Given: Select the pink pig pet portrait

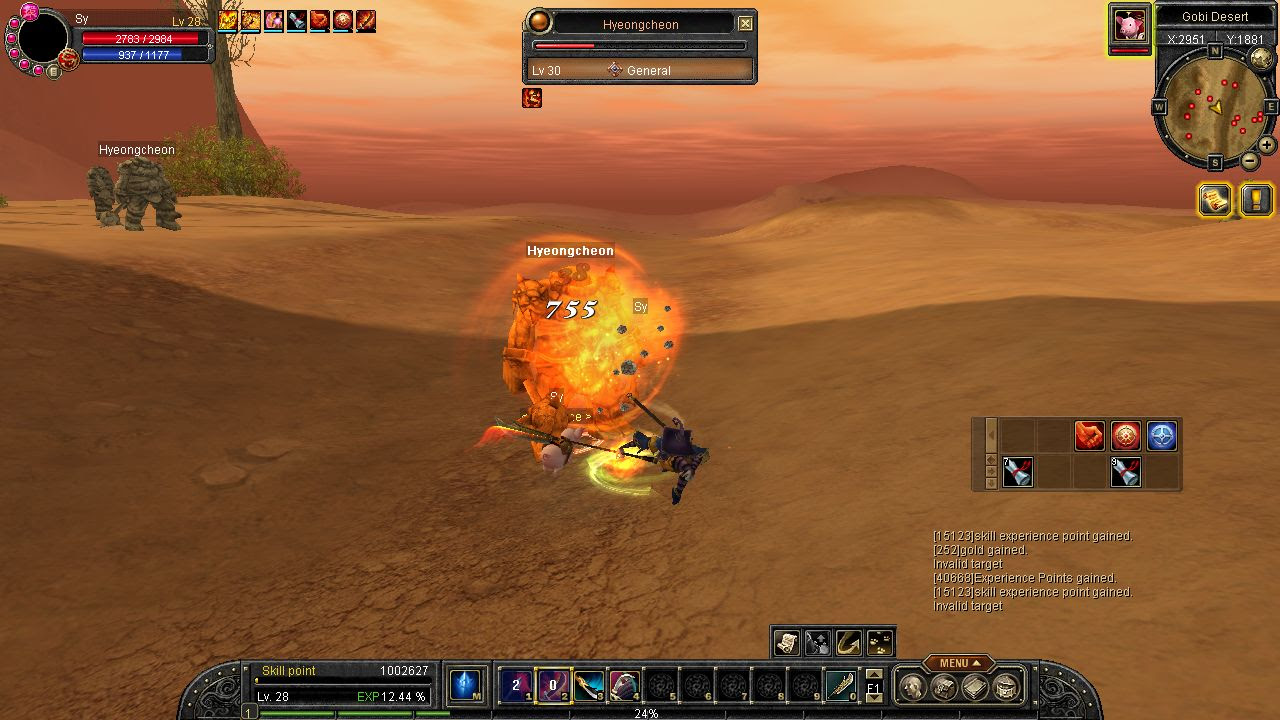Looking at the screenshot, I should (1130, 24).
